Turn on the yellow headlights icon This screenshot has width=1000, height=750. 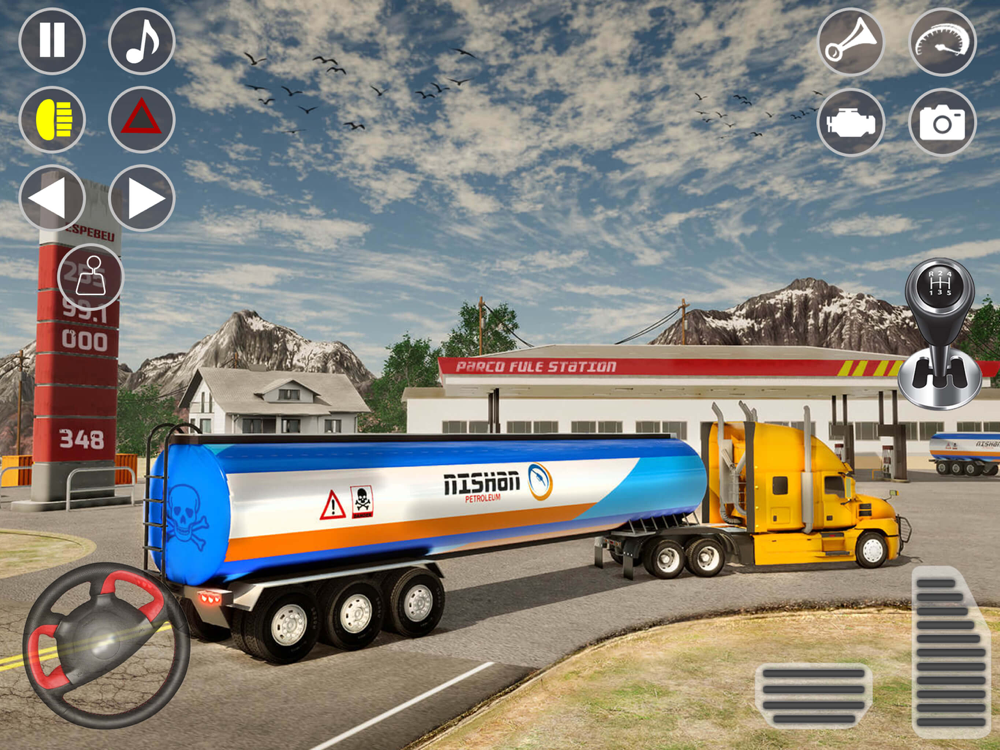point(52,119)
